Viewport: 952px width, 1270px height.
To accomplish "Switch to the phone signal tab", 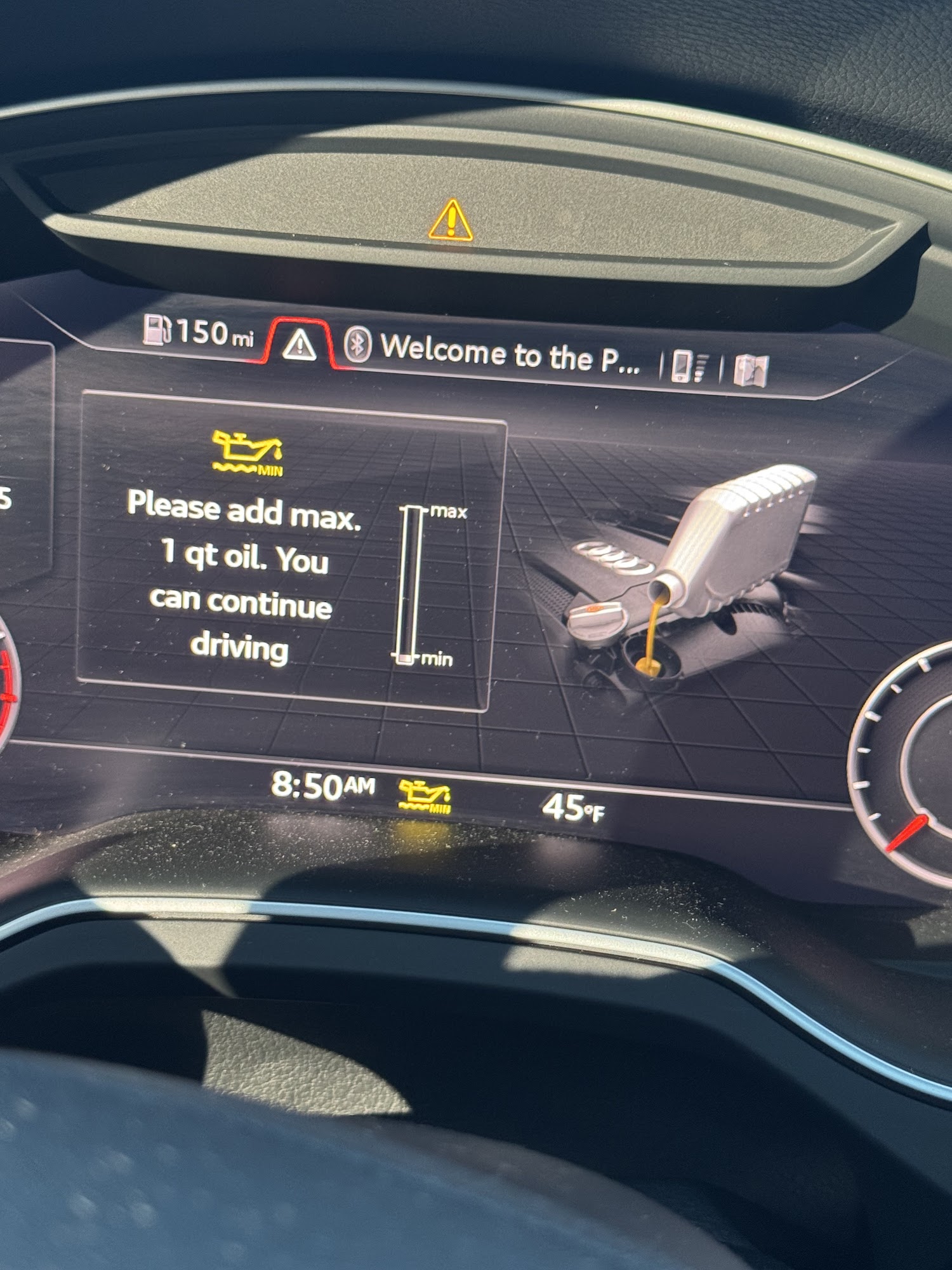I will [x=690, y=366].
